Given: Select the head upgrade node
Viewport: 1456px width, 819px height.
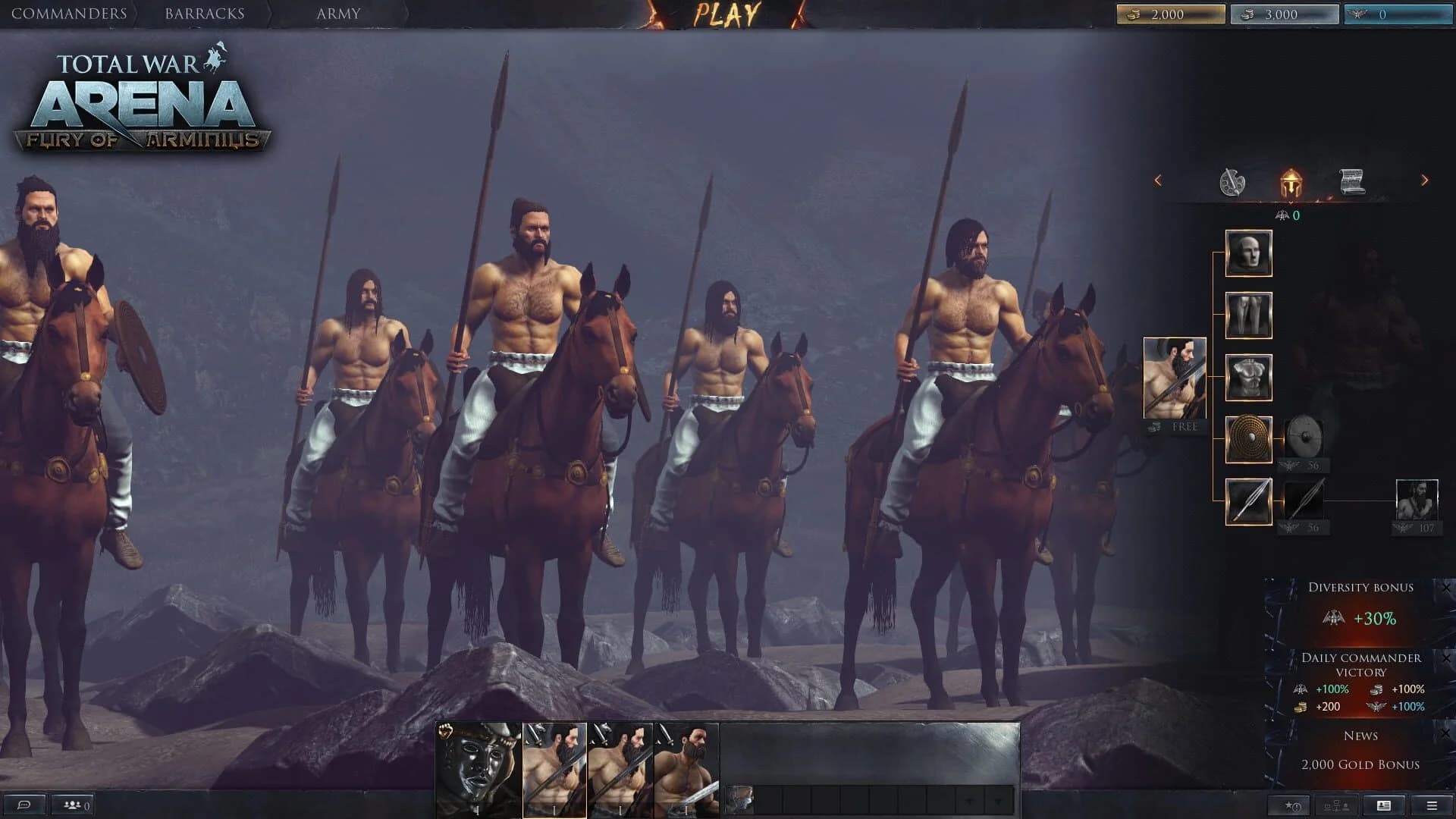Looking at the screenshot, I should point(1248,253).
